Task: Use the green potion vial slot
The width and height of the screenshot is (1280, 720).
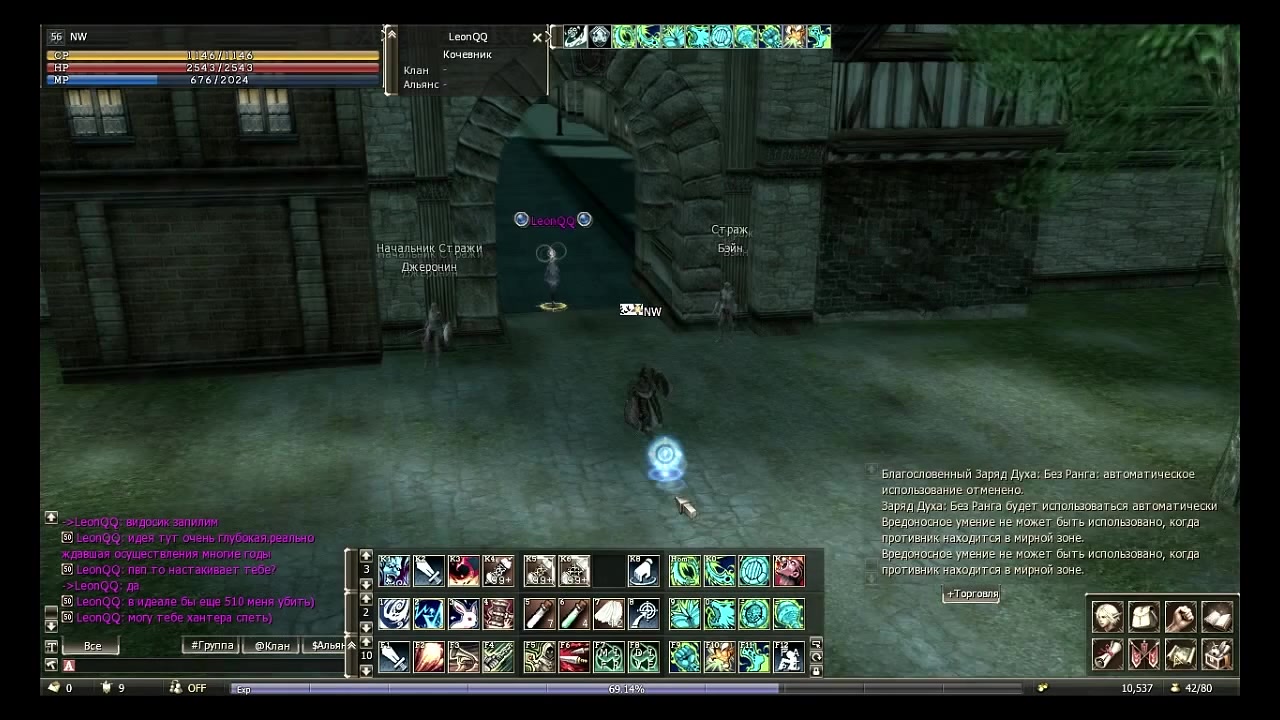Action: coord(574,613)
